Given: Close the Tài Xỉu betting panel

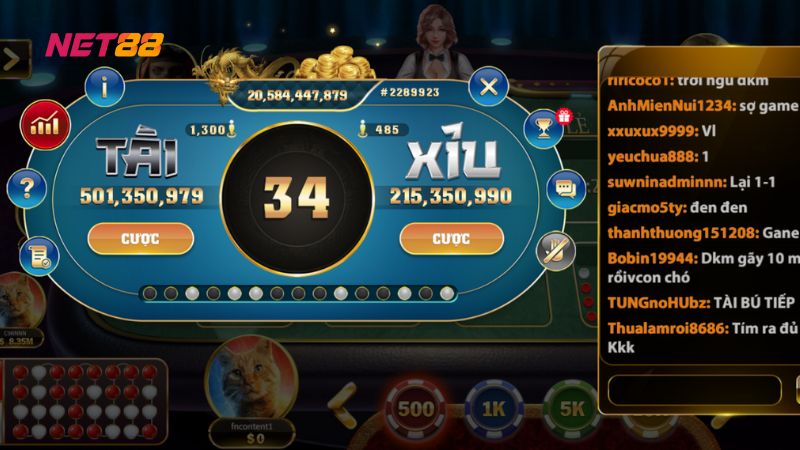Looking at the screenshot, I should coord(489,86).
